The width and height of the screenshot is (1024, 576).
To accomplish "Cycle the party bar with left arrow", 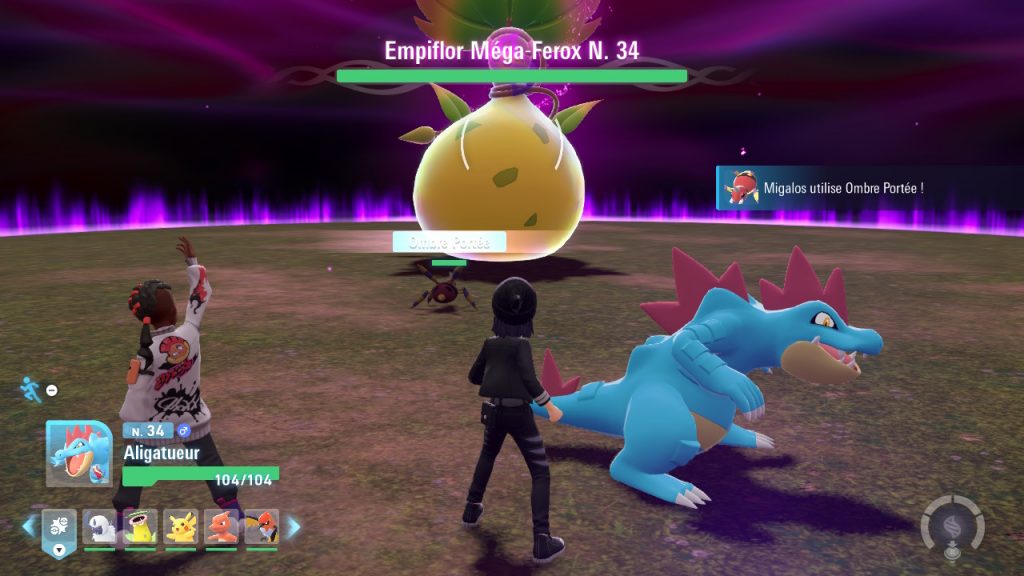I will (x=30, y=526).
